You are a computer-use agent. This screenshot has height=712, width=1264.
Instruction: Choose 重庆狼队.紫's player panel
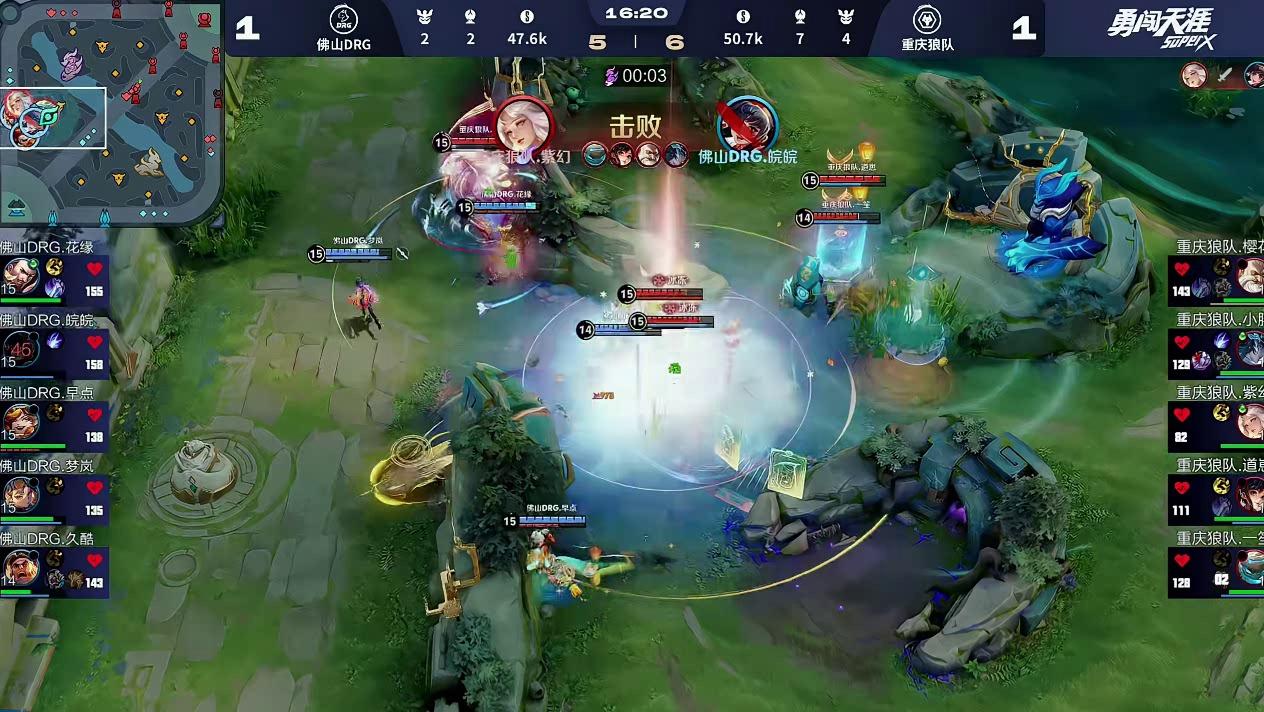tap(1216, 416)
